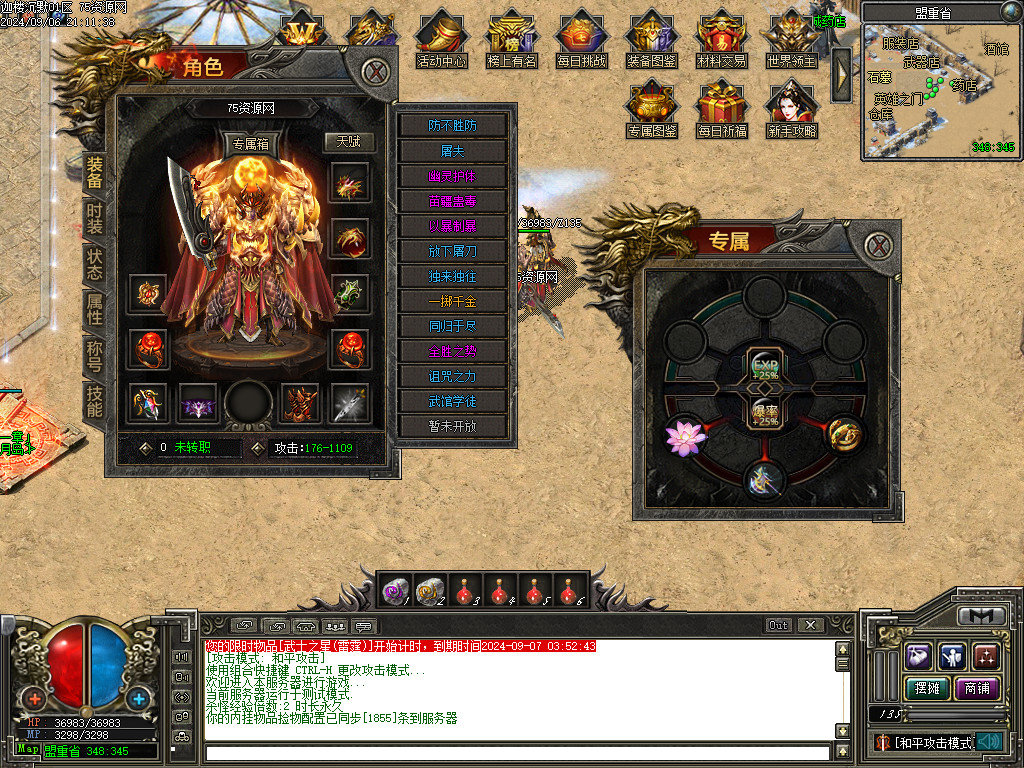Select the 一掷千金 entry
This screenshot has width=1024, height=768.
point(453,301)
